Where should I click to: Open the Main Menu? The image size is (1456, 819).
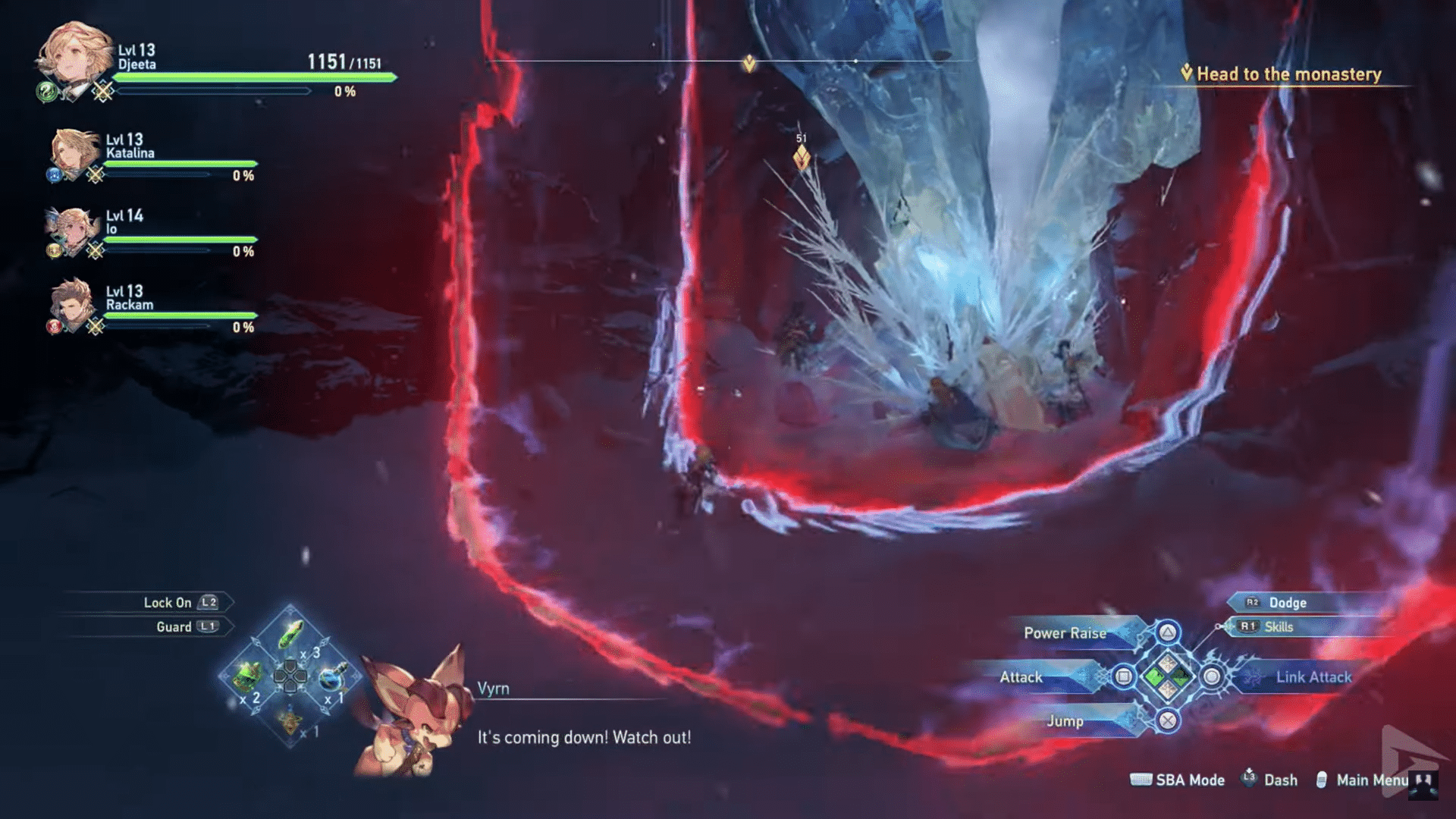(1373, 780)
